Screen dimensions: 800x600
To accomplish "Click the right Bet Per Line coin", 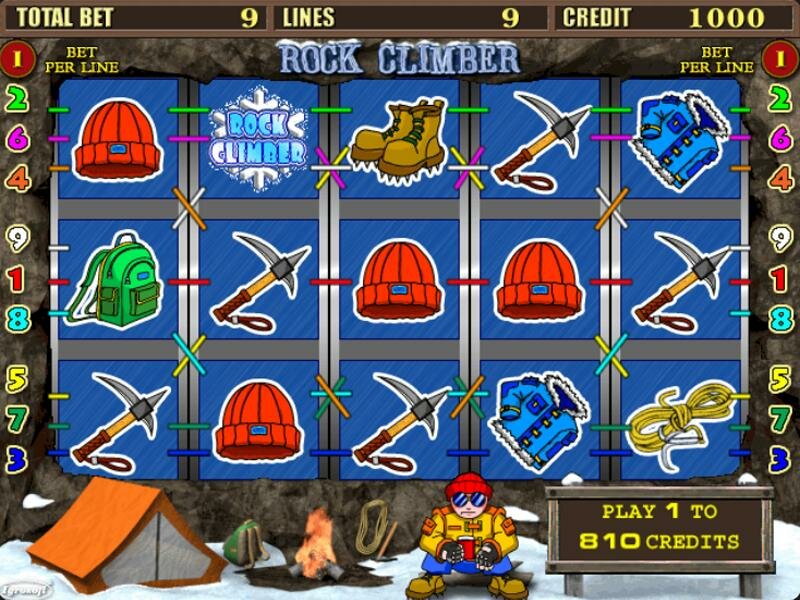I will 780,57.
